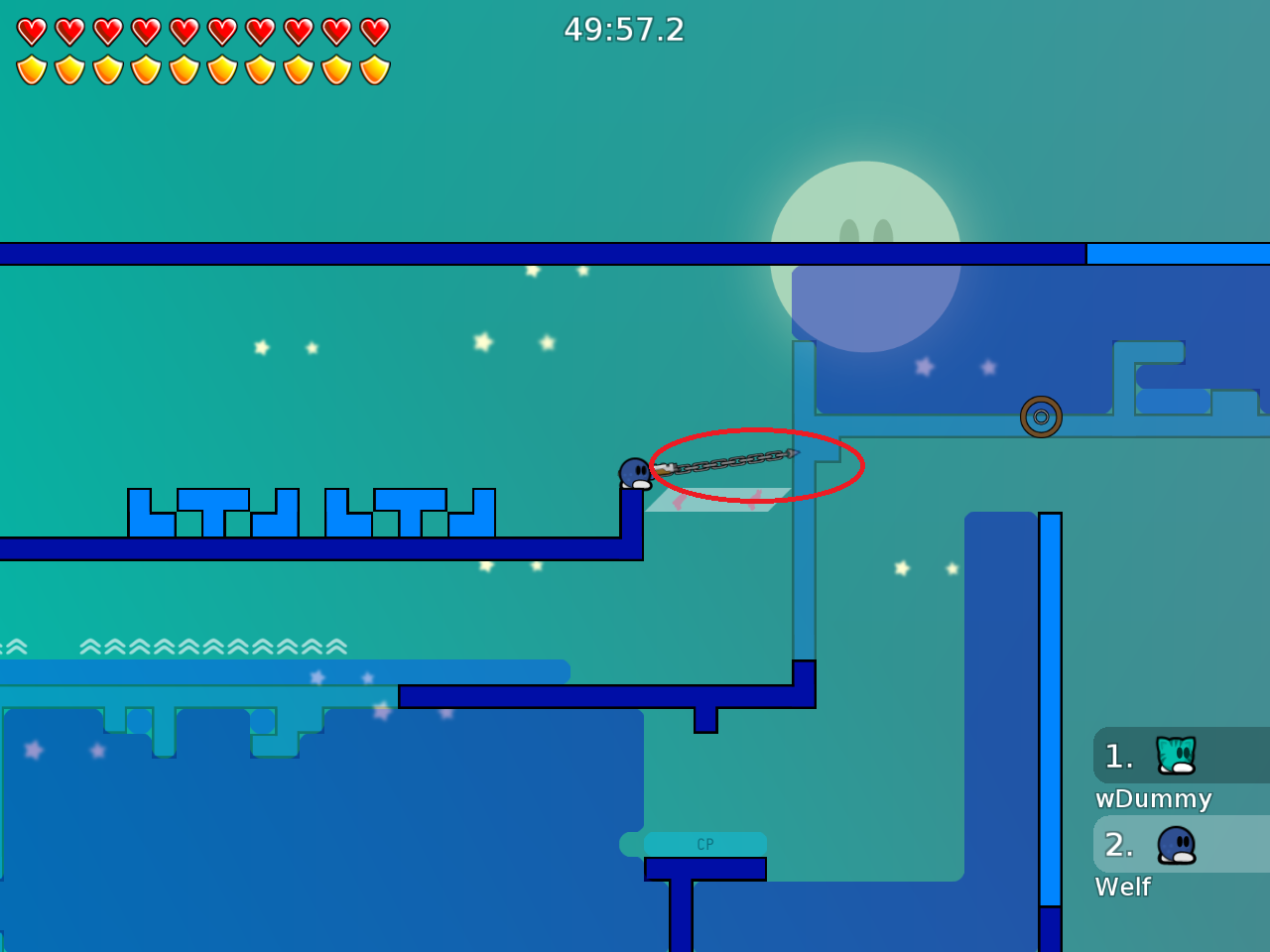Select the wDummy name label

(1153, 799)
